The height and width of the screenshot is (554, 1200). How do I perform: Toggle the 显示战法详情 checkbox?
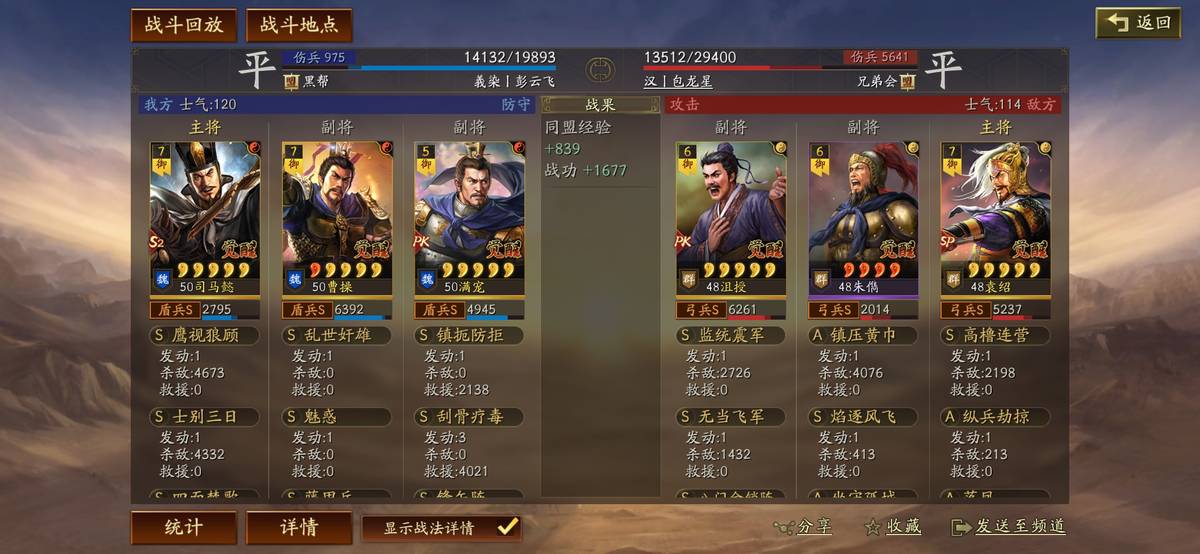pyautogui.click(x=507, y=527)
